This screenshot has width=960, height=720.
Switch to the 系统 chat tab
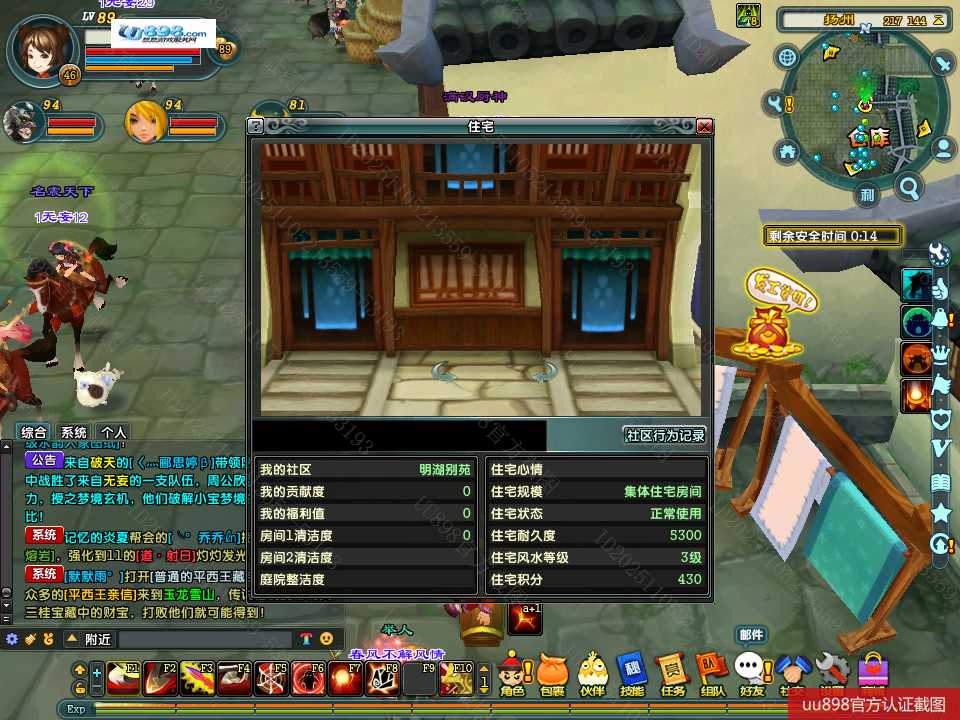click(x=73, y=432)
